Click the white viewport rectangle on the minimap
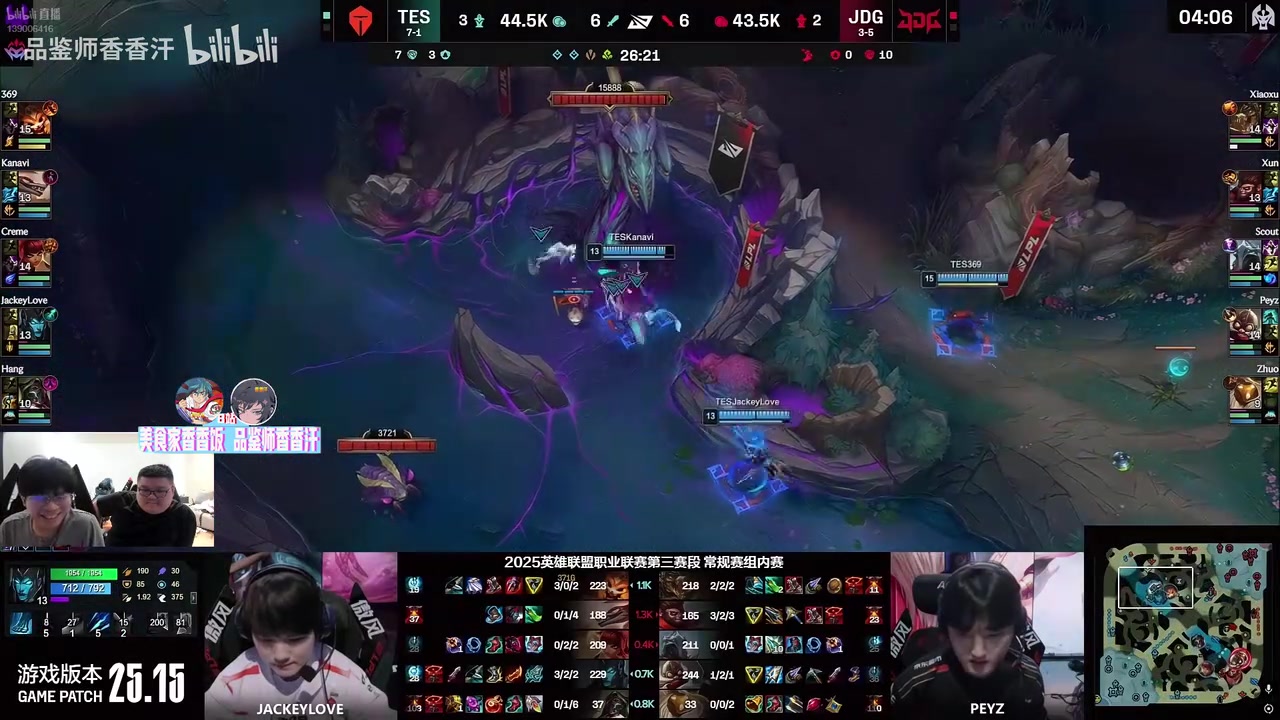 tap(1156, 587)
